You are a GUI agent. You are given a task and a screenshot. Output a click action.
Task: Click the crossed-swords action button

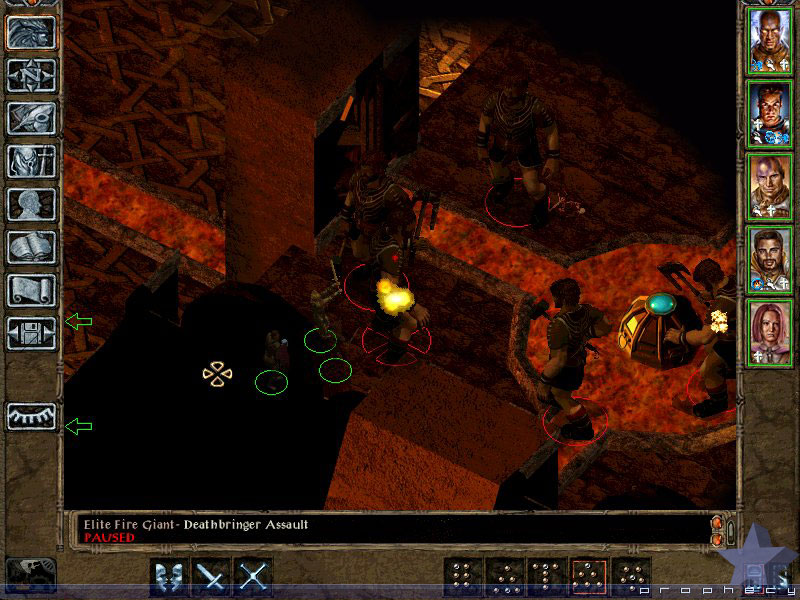(x=254, y=578)
